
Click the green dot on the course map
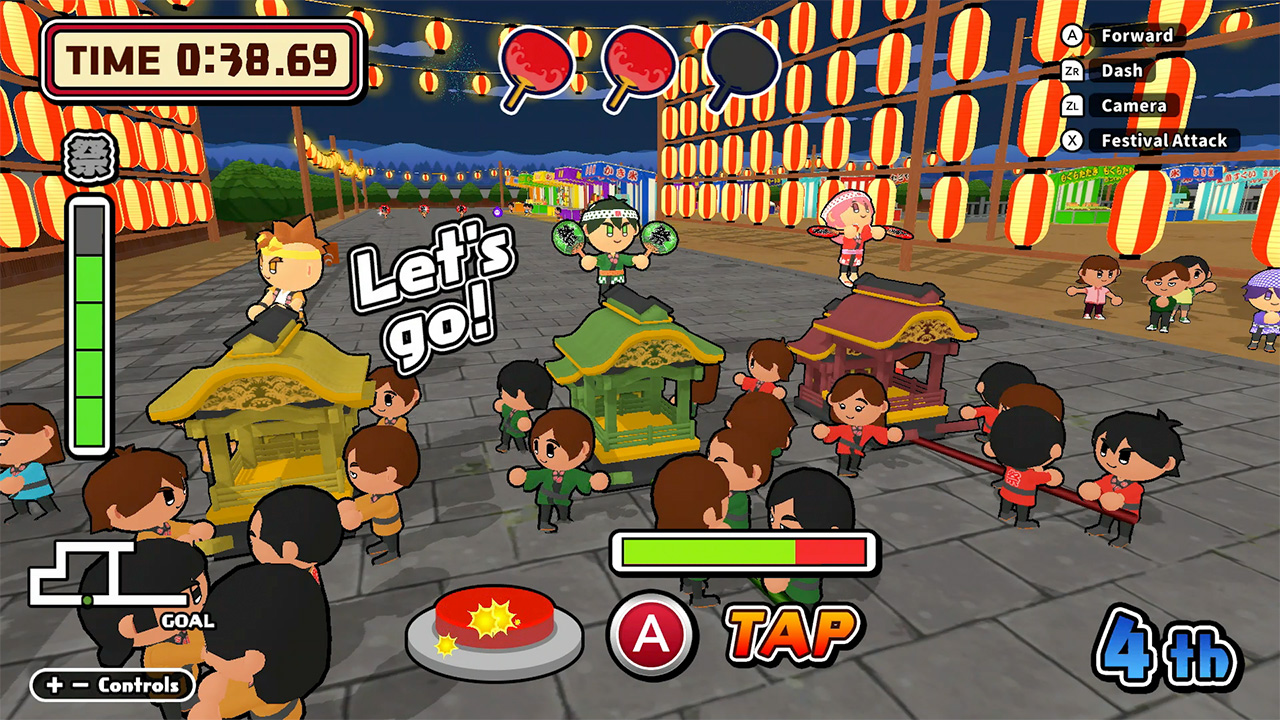pos(87,600)
